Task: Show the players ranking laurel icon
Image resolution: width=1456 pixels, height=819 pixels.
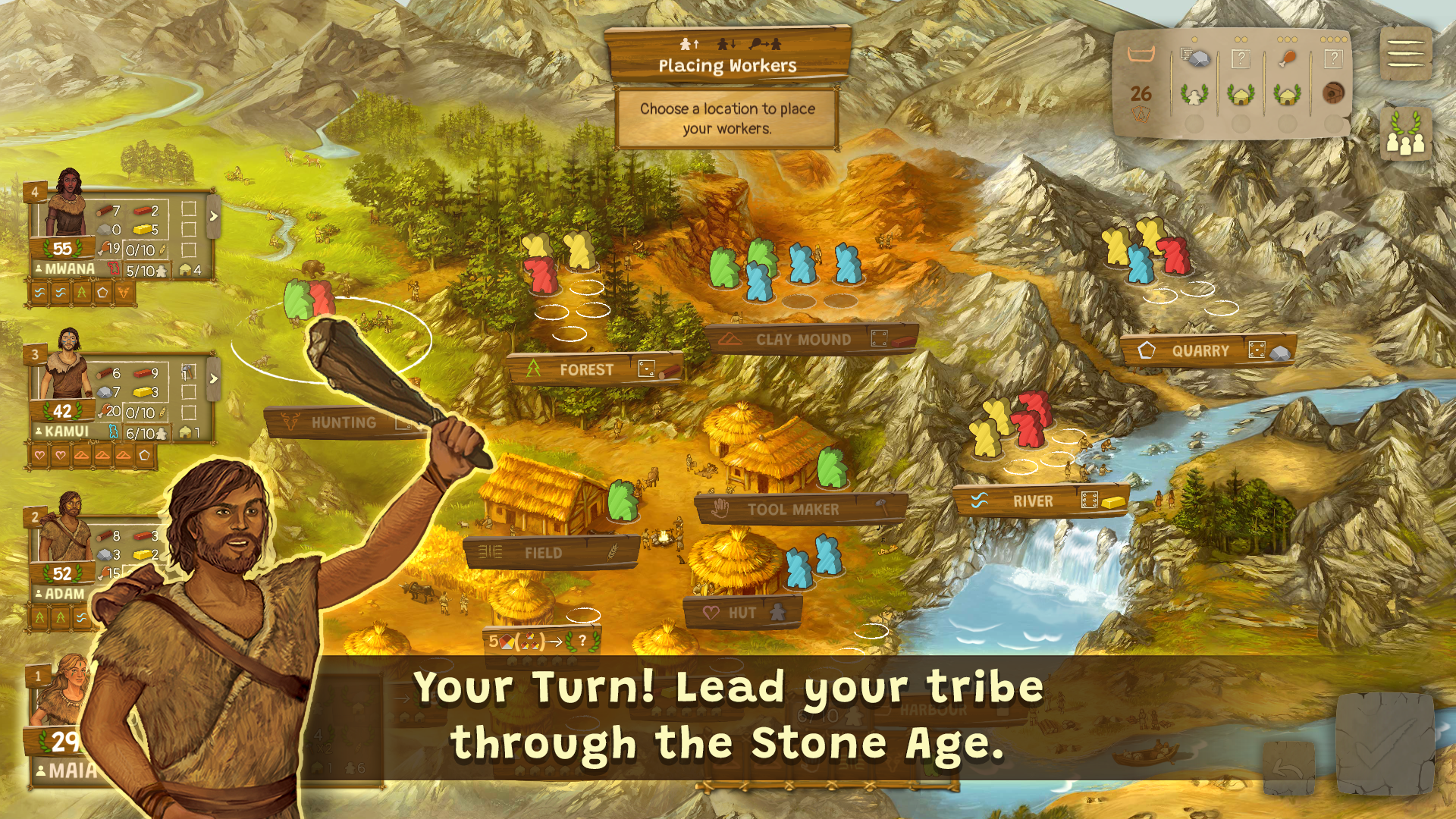Action: click(1405, 134)
